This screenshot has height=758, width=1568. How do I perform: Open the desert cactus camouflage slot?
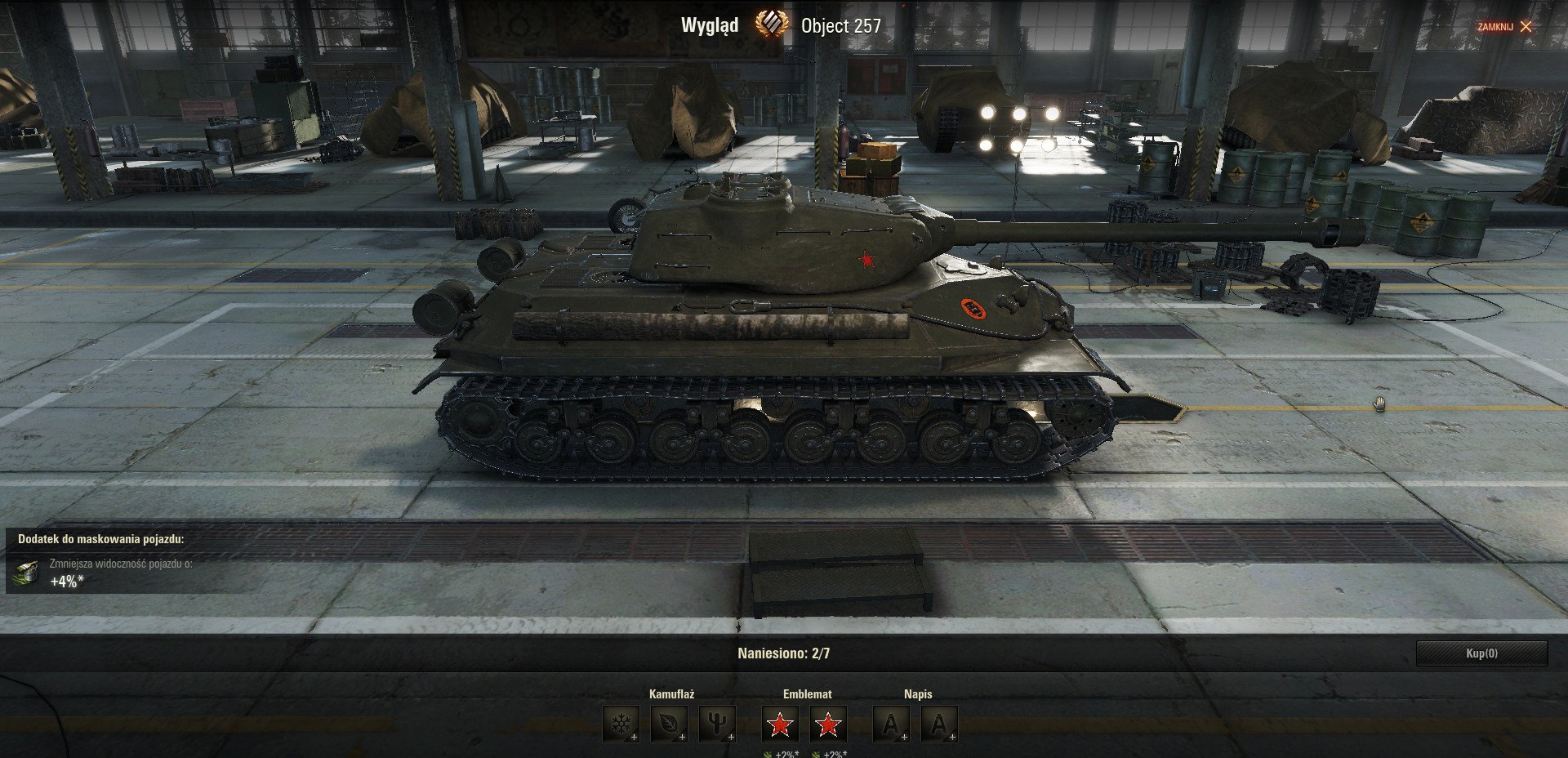click(717, 725)
